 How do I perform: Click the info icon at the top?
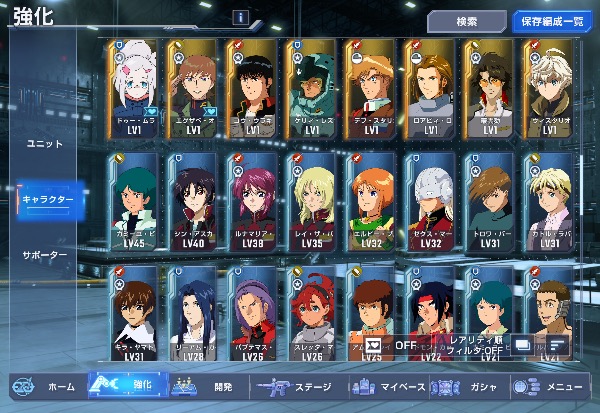[241, 17]
